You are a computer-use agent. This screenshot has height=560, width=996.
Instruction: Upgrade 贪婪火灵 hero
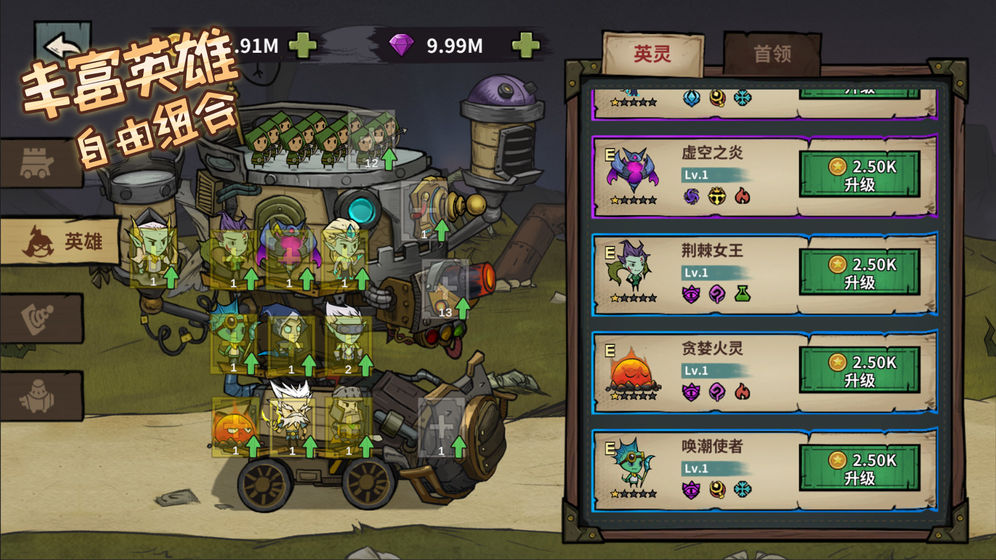tap(859, 370)
